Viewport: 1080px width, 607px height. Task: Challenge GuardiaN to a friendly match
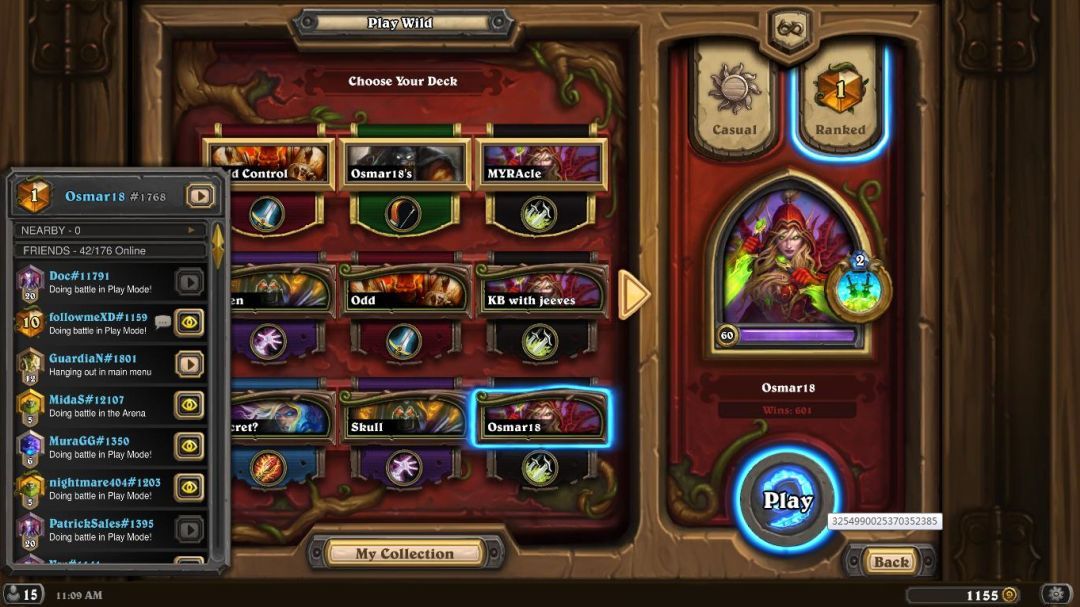point(189,364)
